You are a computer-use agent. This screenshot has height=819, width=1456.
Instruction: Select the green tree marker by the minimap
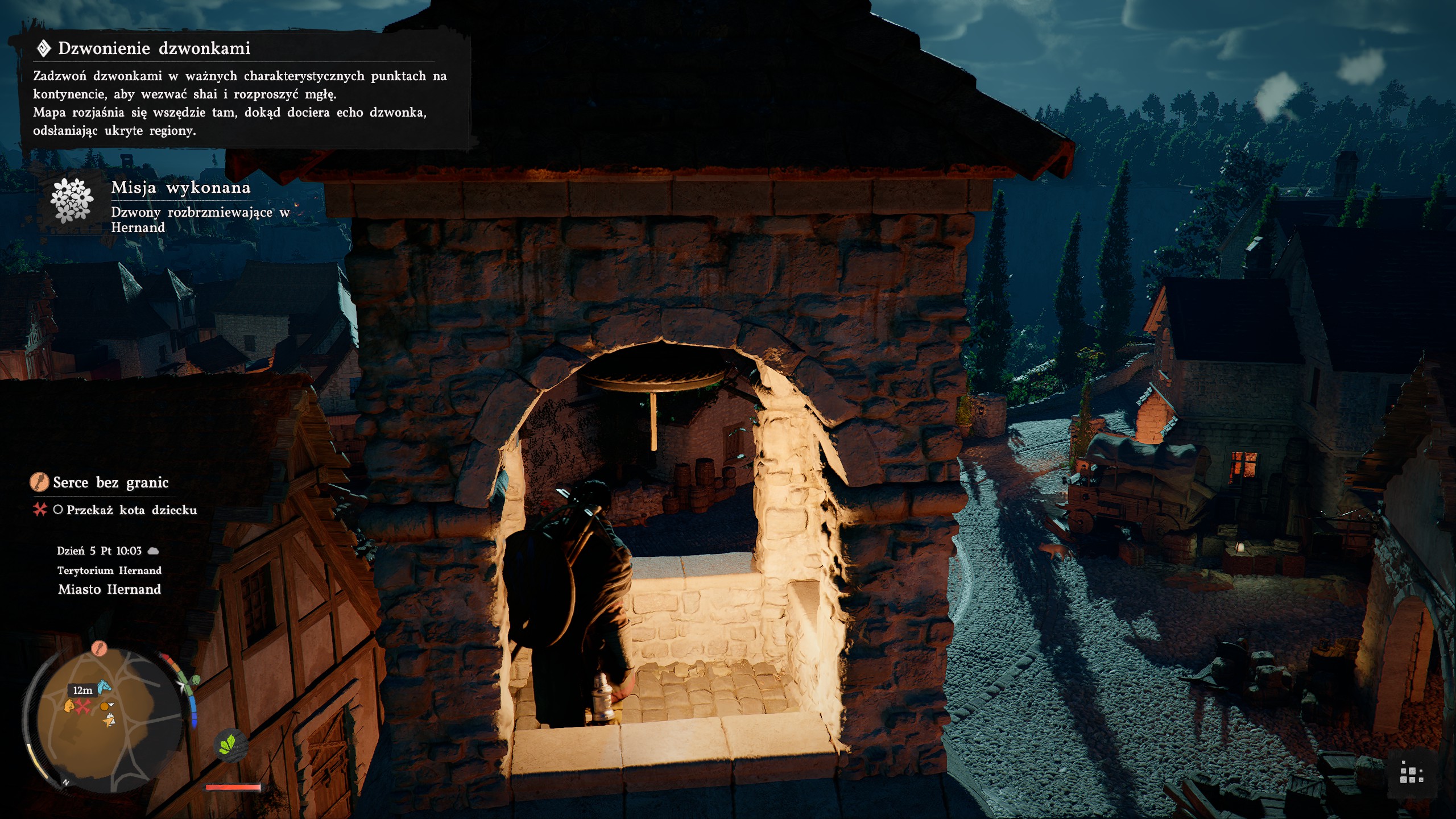[195, 680]
